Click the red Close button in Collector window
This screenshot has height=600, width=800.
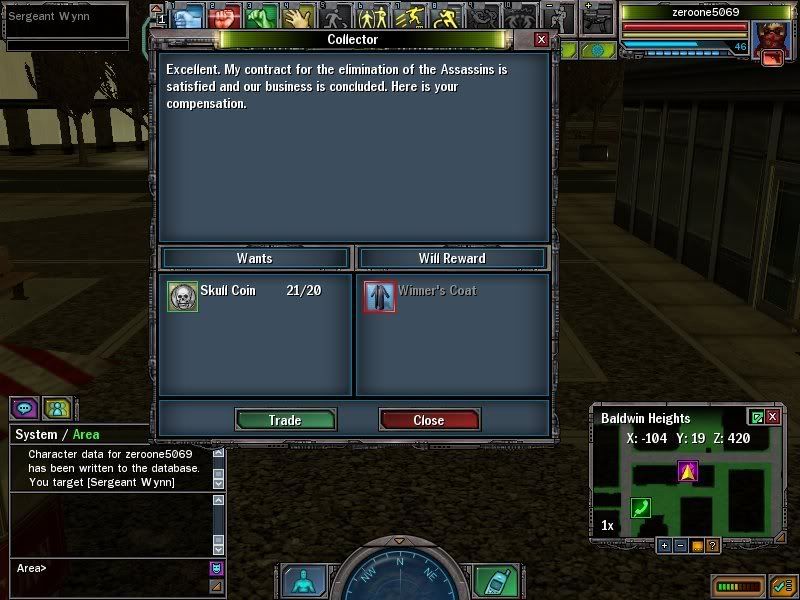[429, 420]
